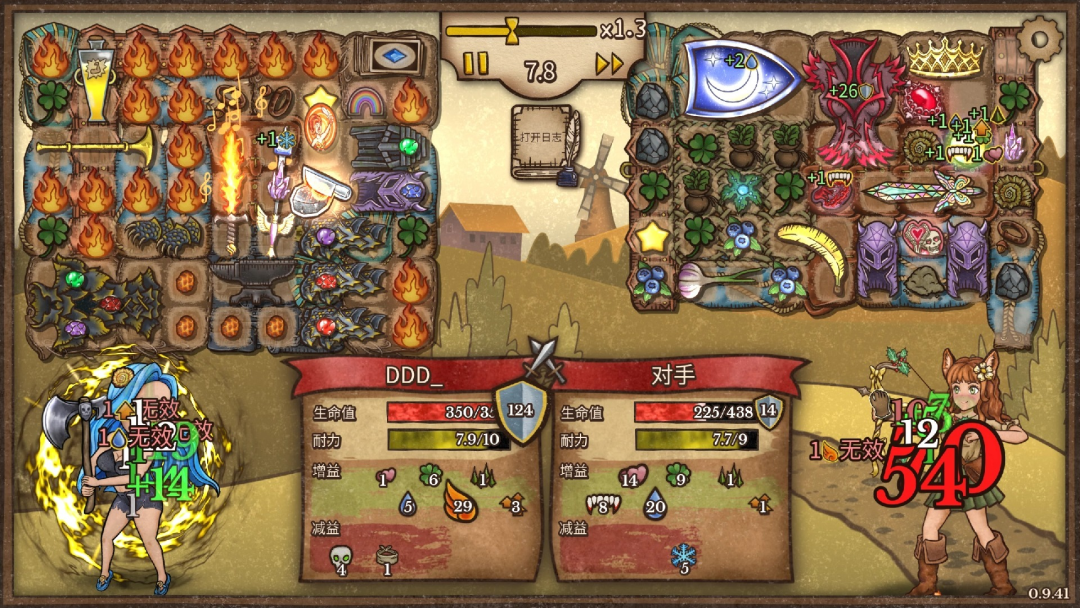Open settings with the gear icon
The height and width of the screenshot is (608, 1080).
point(1041,39)
